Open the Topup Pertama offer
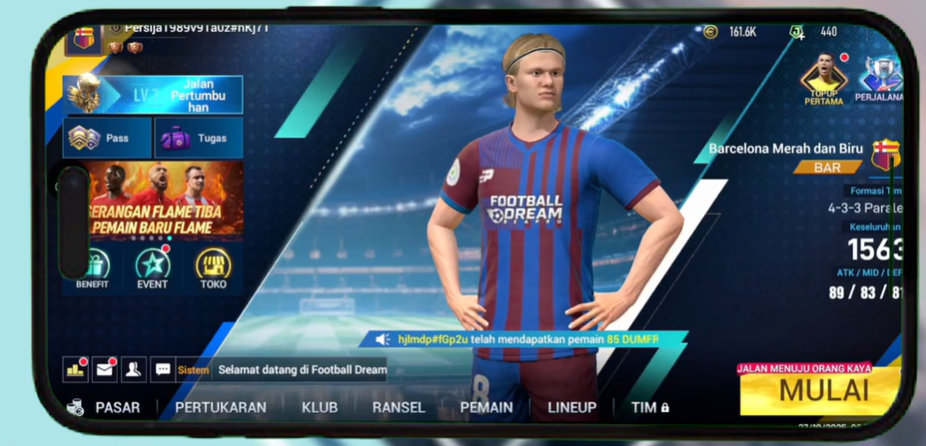The image size is (926, 446). (824, 79)
